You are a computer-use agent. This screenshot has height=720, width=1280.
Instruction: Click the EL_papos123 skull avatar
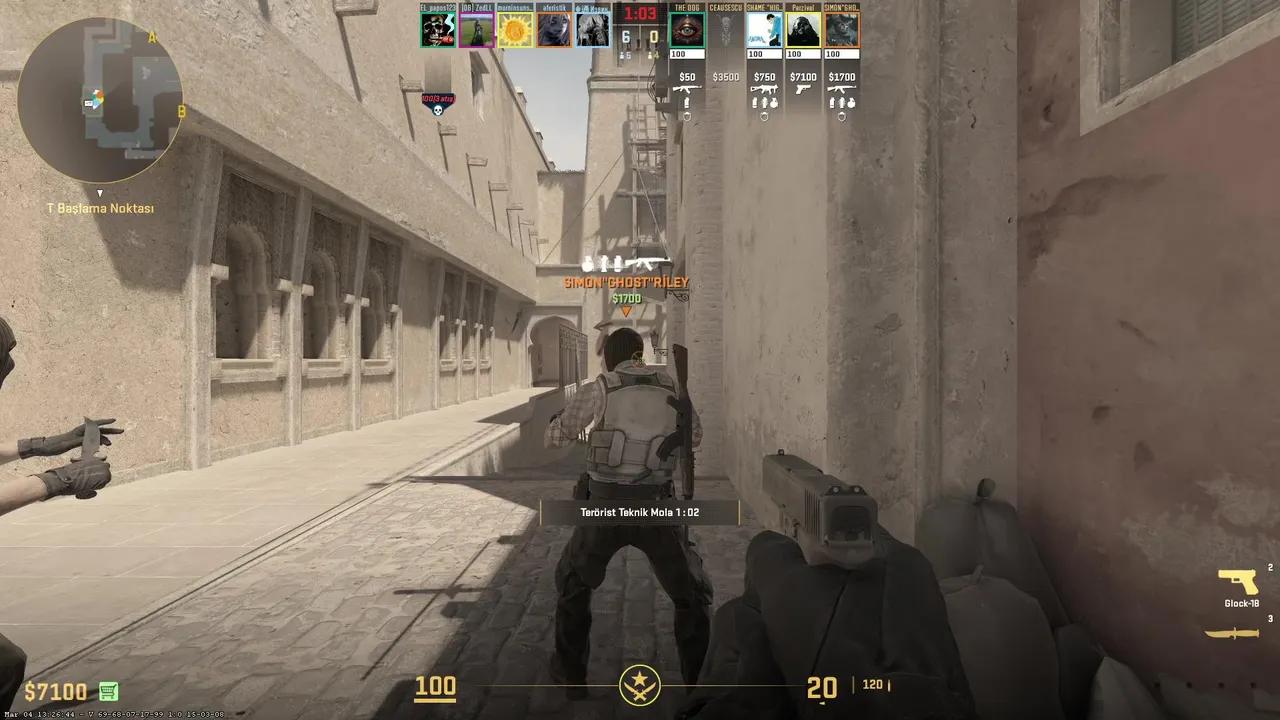pos(437,30)
